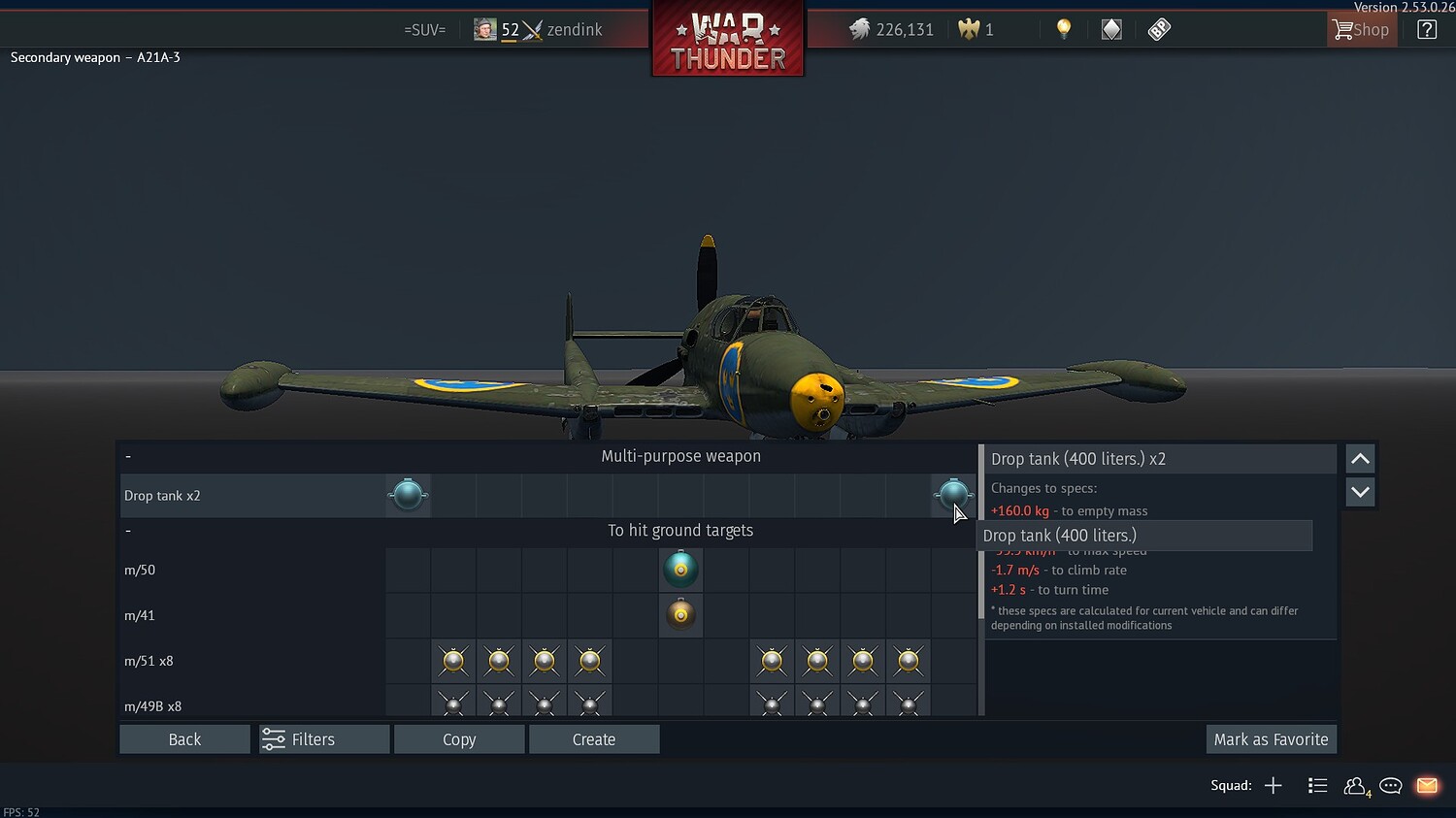Click the up chevron for previous weapon
This screenshot has width=1456, height=818.
[1360, 458]
